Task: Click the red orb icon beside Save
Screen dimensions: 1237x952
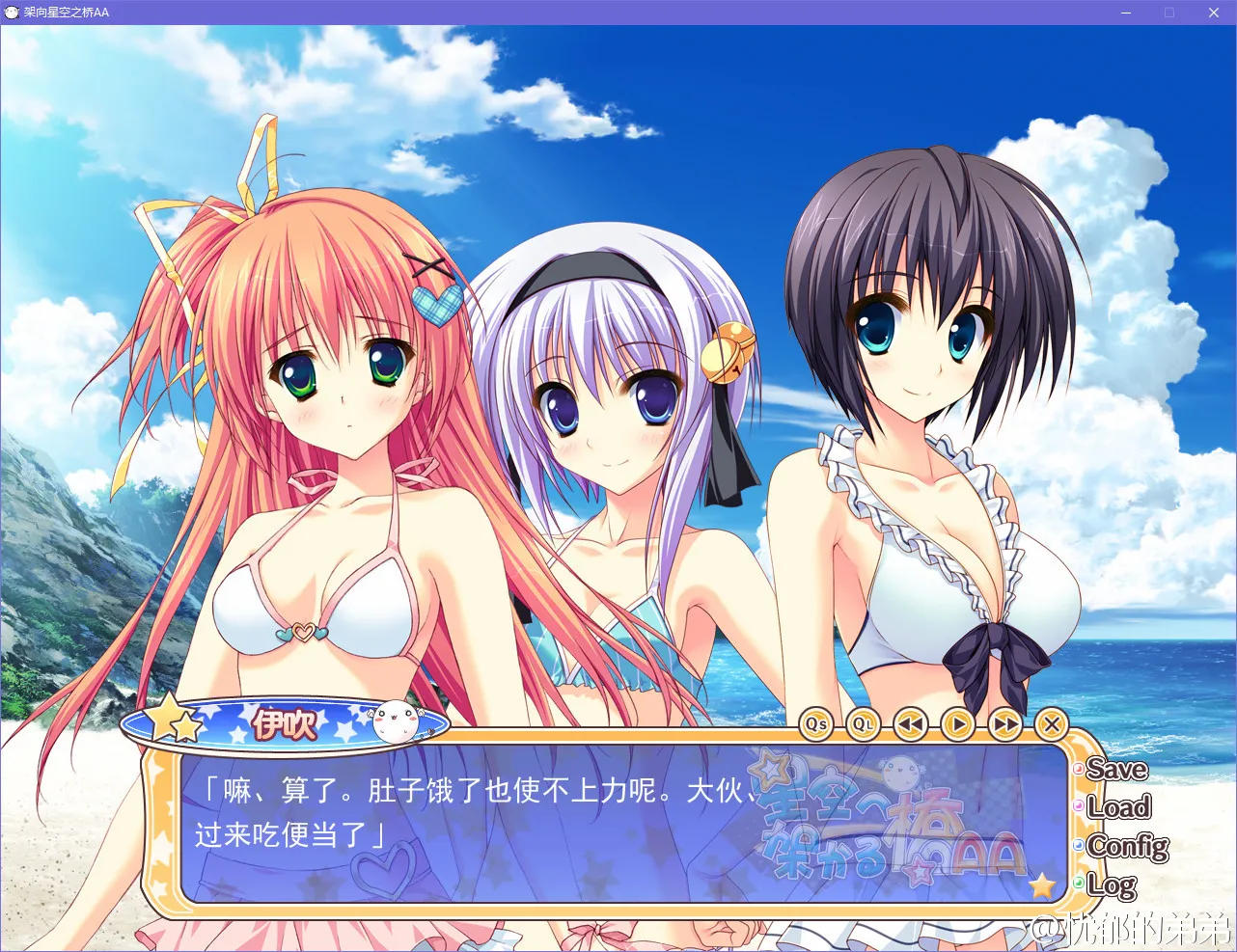Action: (1078, 770)
